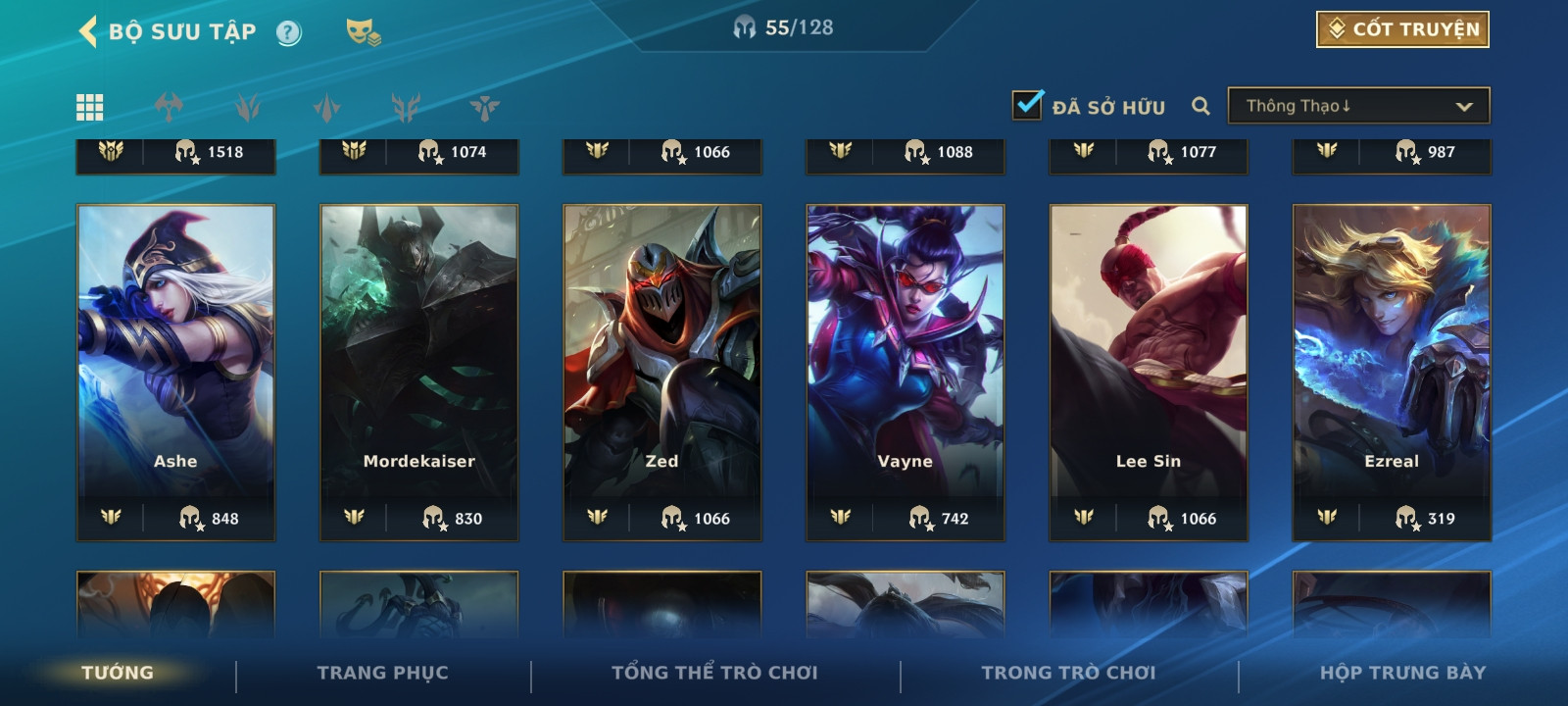The width and height of the screenshot is (1568, 706).
Task: Show all champions with the grid filter
Action: tap(90, 107)
